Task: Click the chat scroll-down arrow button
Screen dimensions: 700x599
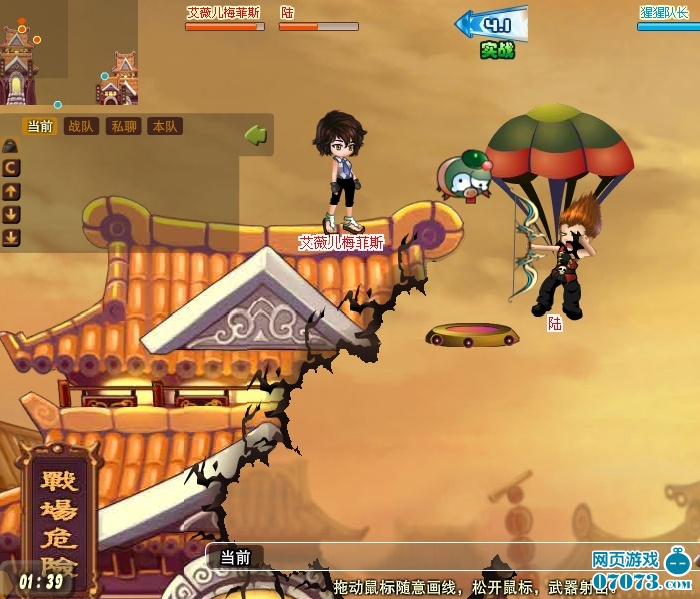Action: tap(11, 214)
